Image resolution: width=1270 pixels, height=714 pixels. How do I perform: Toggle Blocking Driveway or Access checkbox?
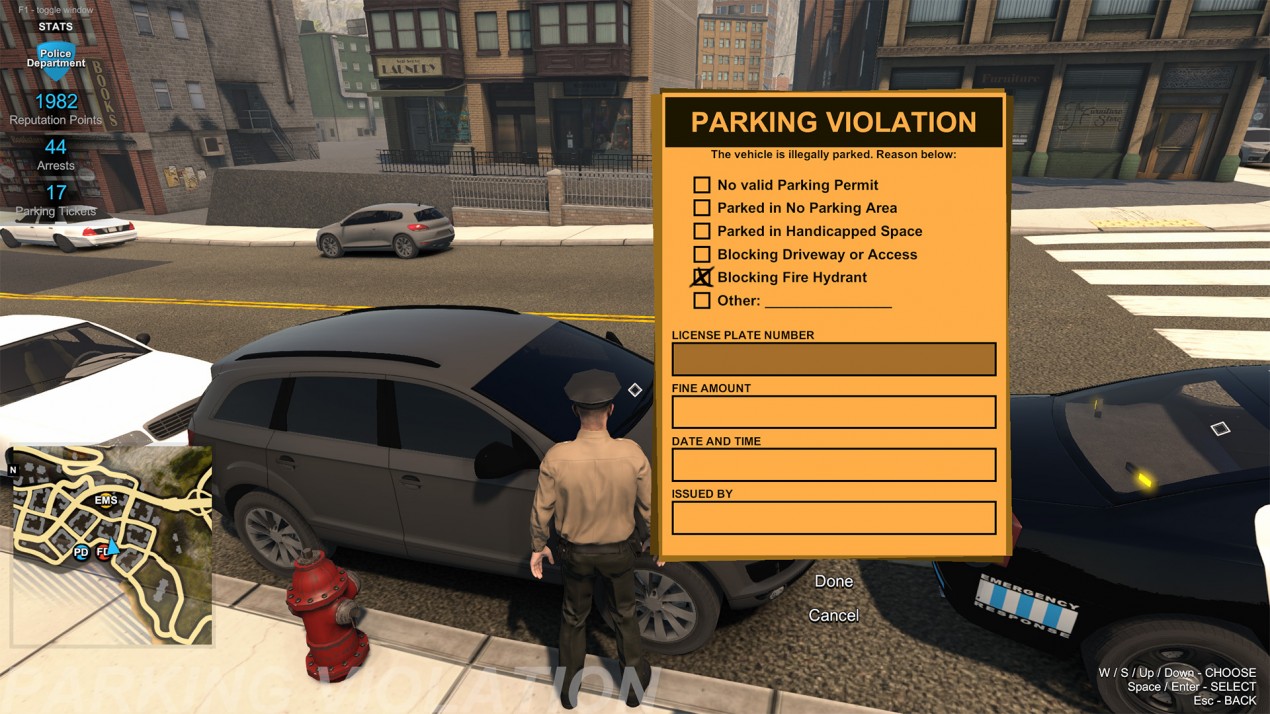(x=702, y=254)
